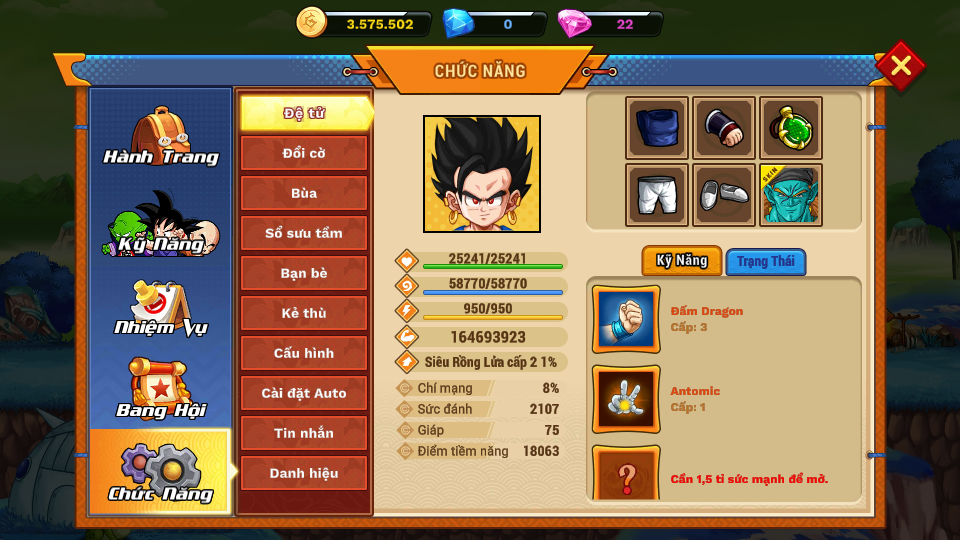
Task: Open the Đổi cờ option
Action: pyautogui.click(x=304, y=153)
